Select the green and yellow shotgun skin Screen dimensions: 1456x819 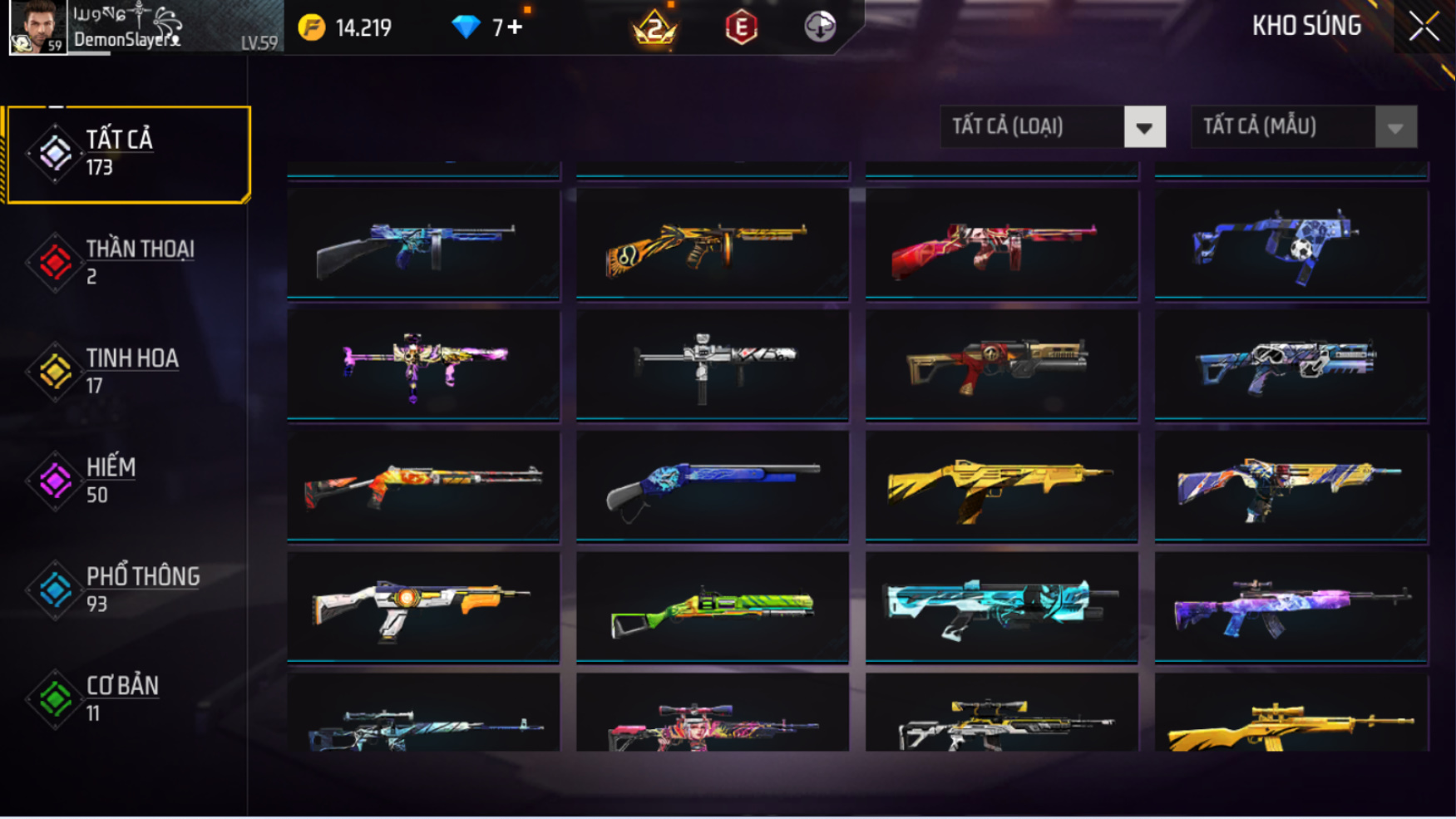click(712, 607)
